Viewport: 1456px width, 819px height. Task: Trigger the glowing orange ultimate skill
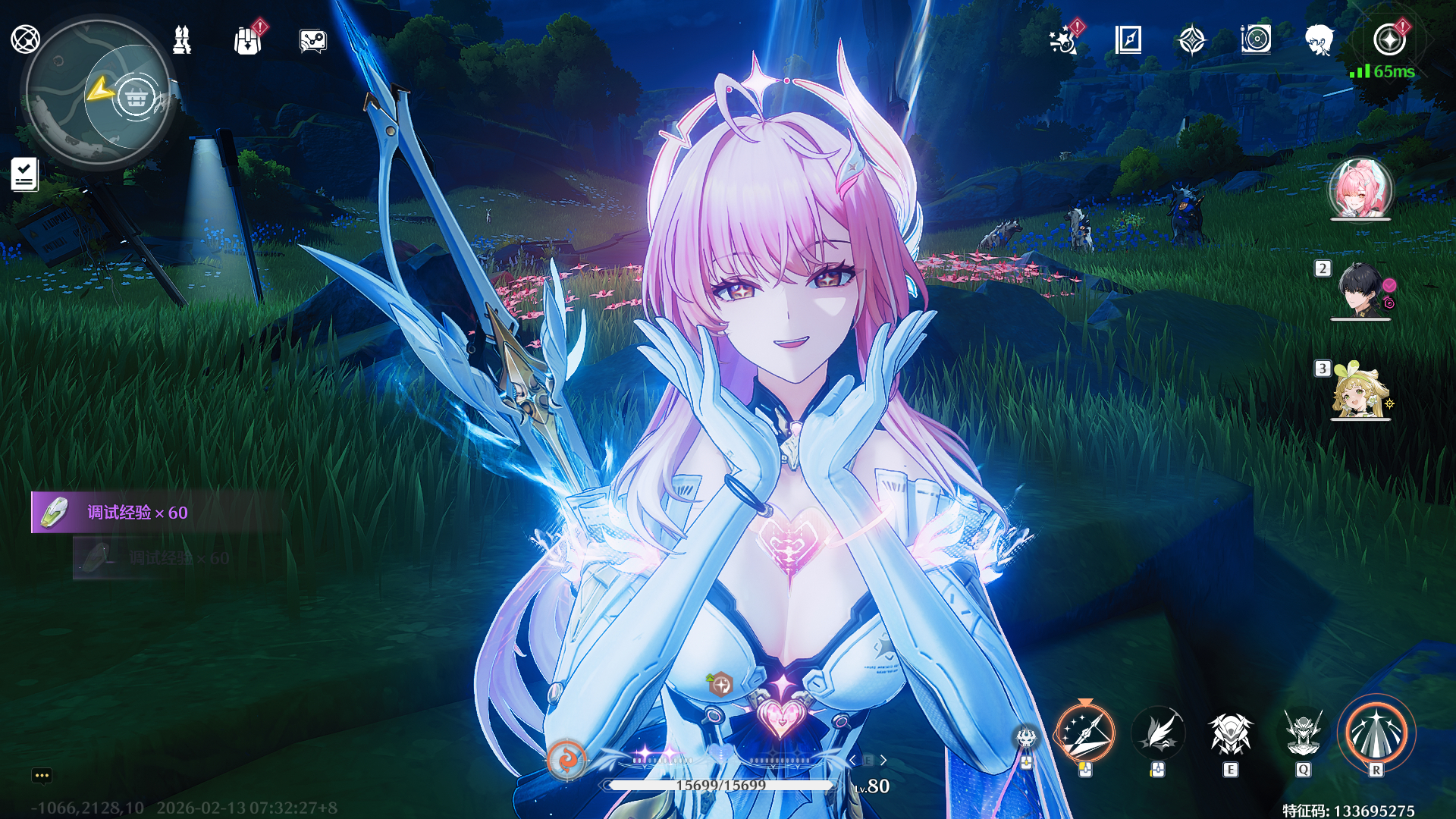point(1376,733)
